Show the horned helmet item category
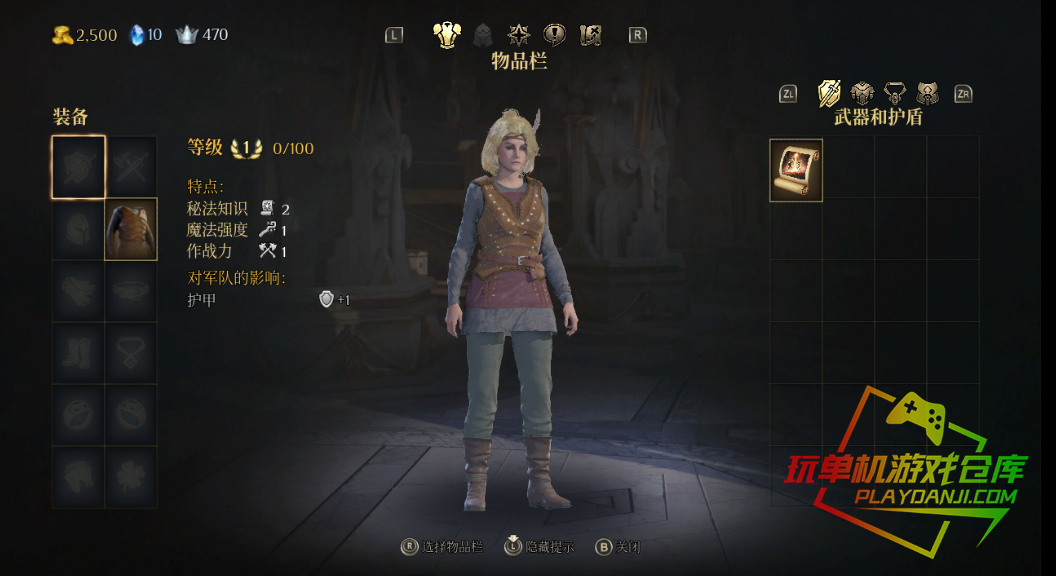The height and width of the screenshot is (576, 1056). 928,93
